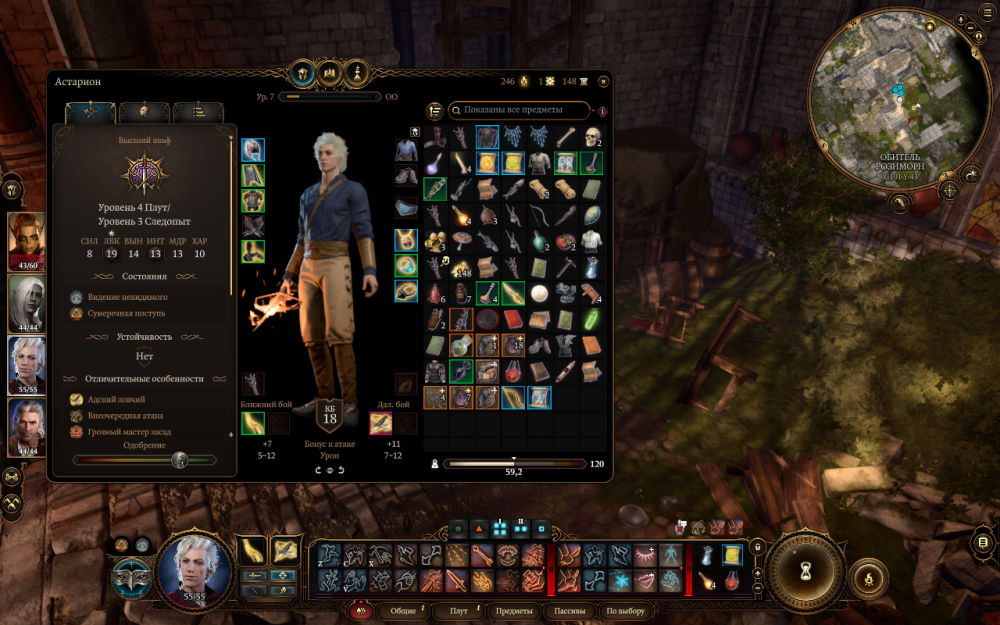Select the Адский ловчий feature entry
This screenshot has width=1000, height=625.
pyautogui.click(x=117, y=399)
